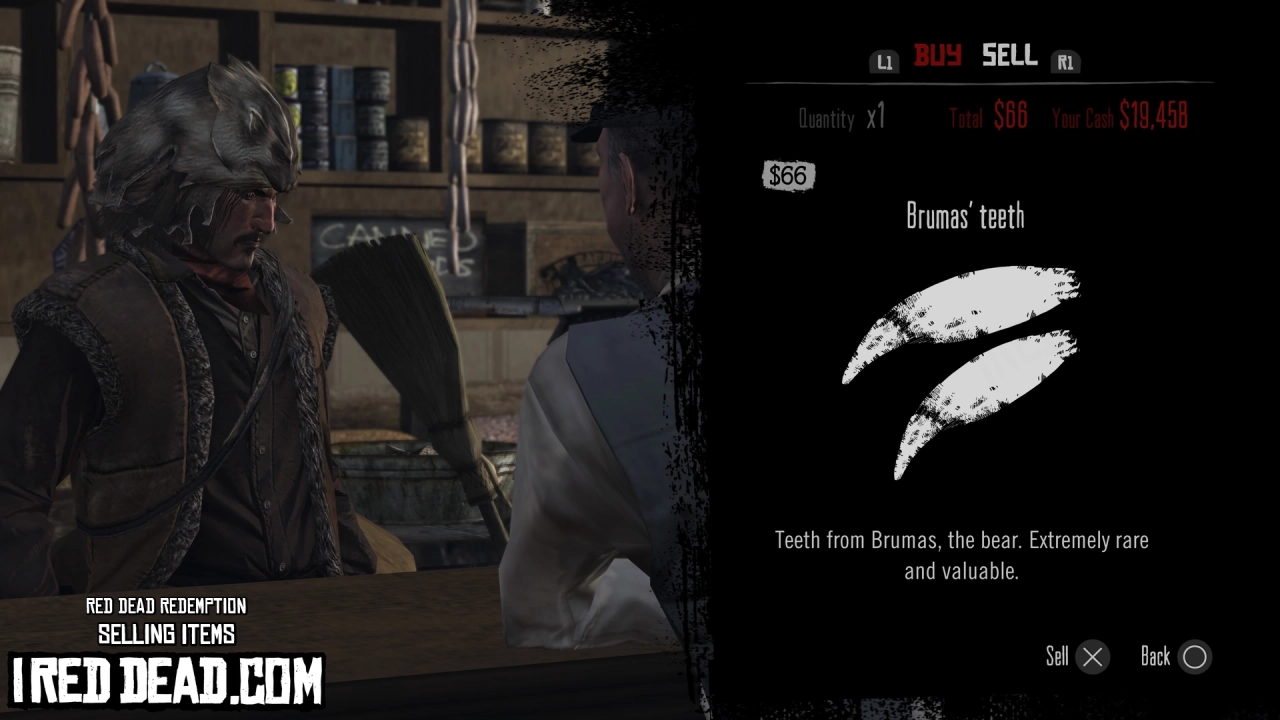This screenshot has width=1280, height=720.
Task: Switch to the SELL tab
Action: (1009, 57)
